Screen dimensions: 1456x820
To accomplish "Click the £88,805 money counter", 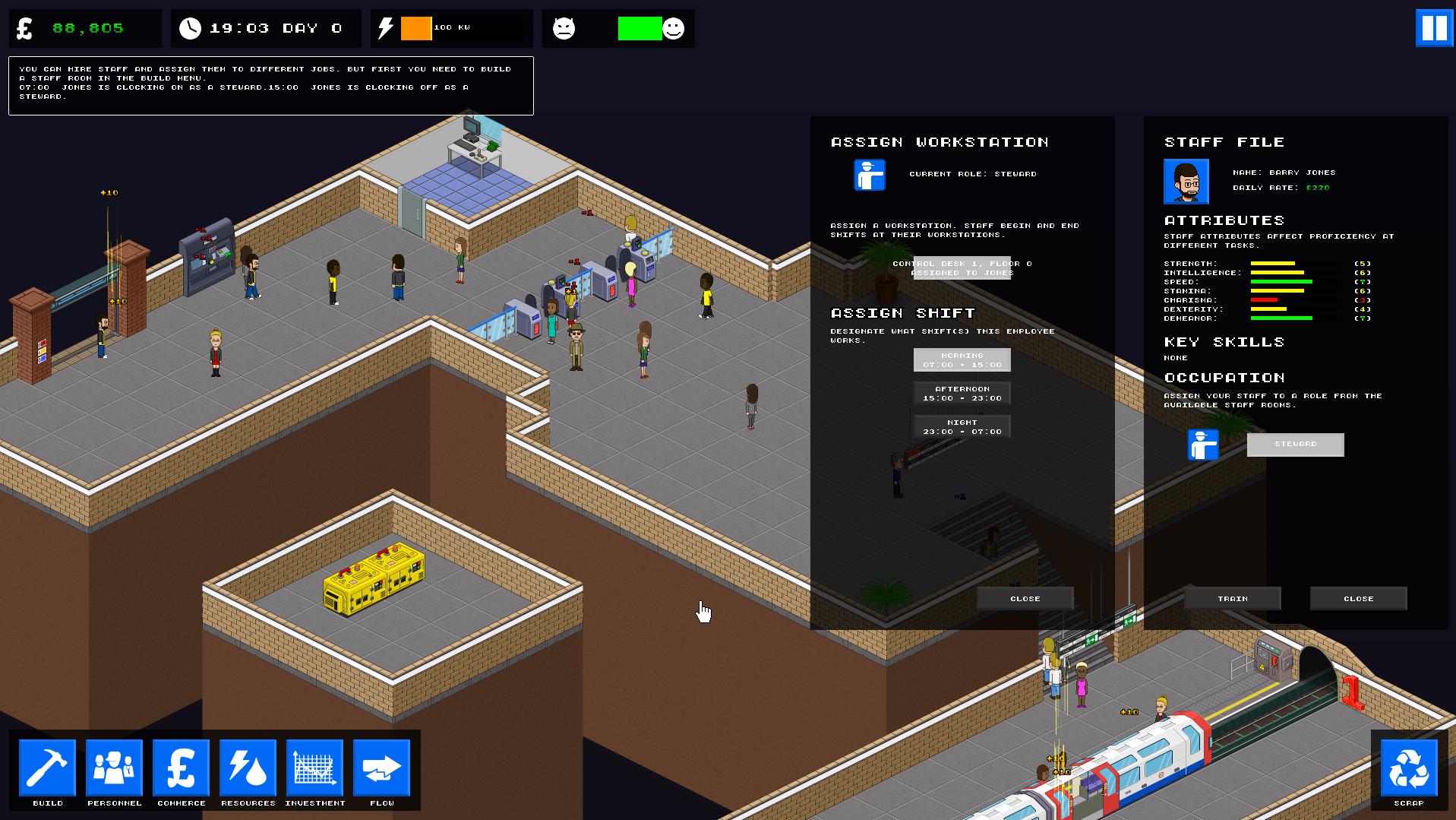I will pyautogui.click(x=86, y=27).
